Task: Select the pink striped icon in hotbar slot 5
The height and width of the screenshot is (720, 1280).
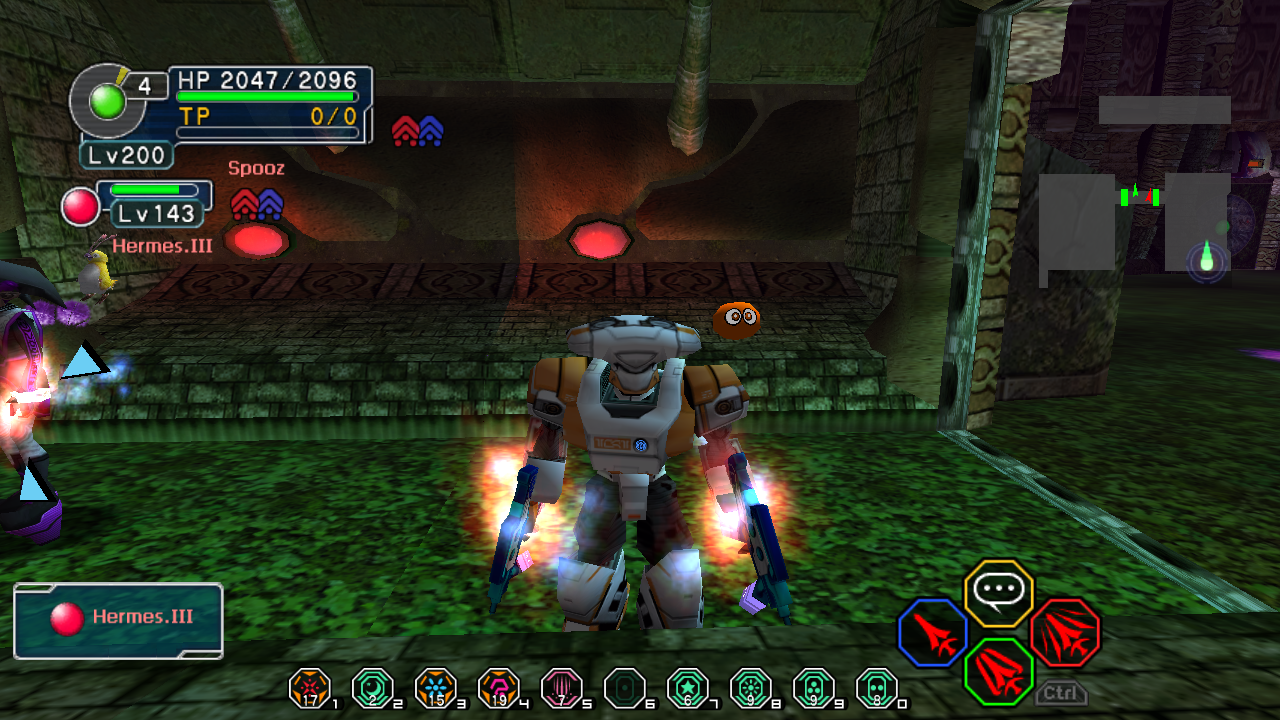Action: (561, 687)
